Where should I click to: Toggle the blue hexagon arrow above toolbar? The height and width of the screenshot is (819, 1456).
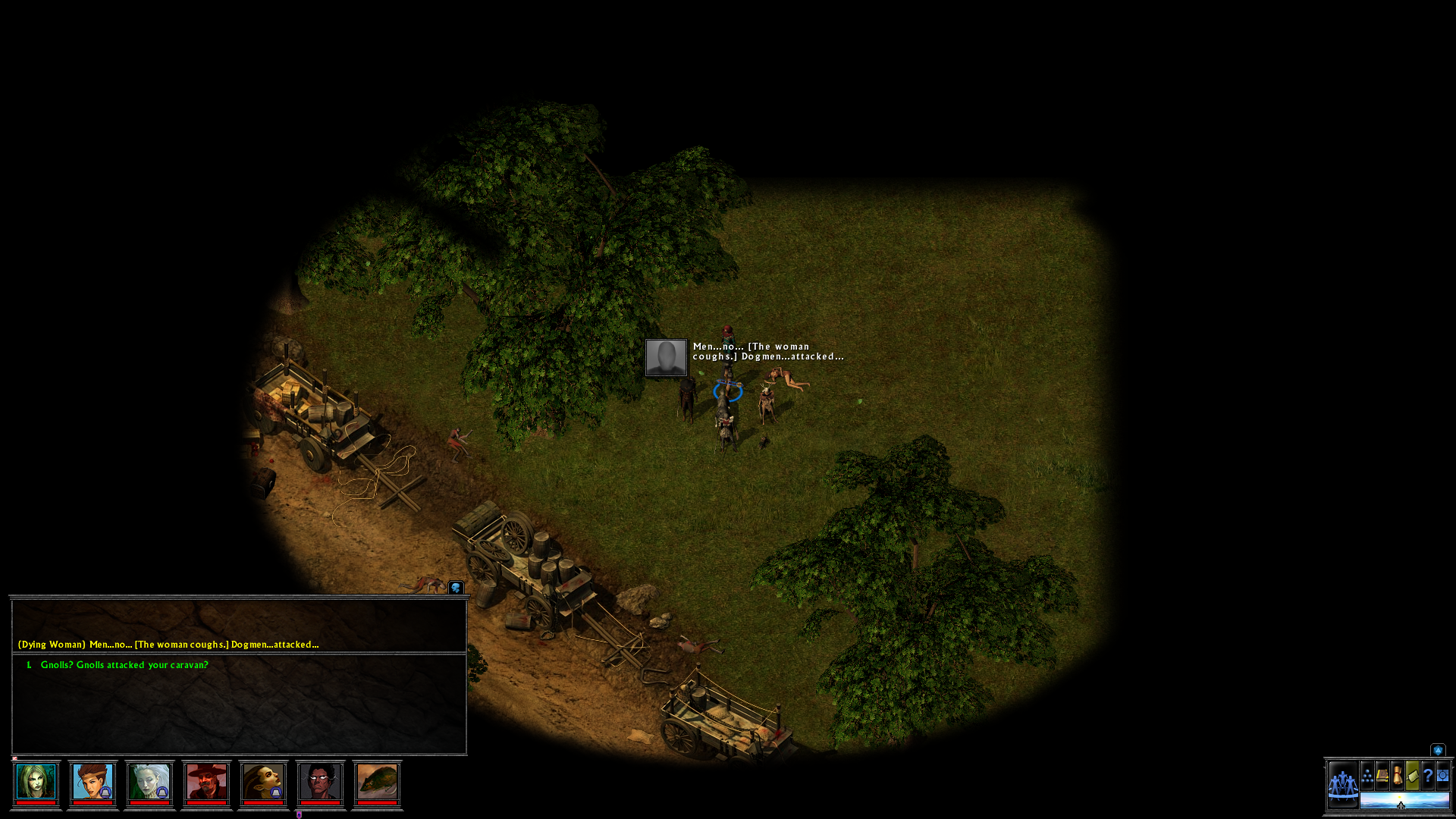[1438, 750]
